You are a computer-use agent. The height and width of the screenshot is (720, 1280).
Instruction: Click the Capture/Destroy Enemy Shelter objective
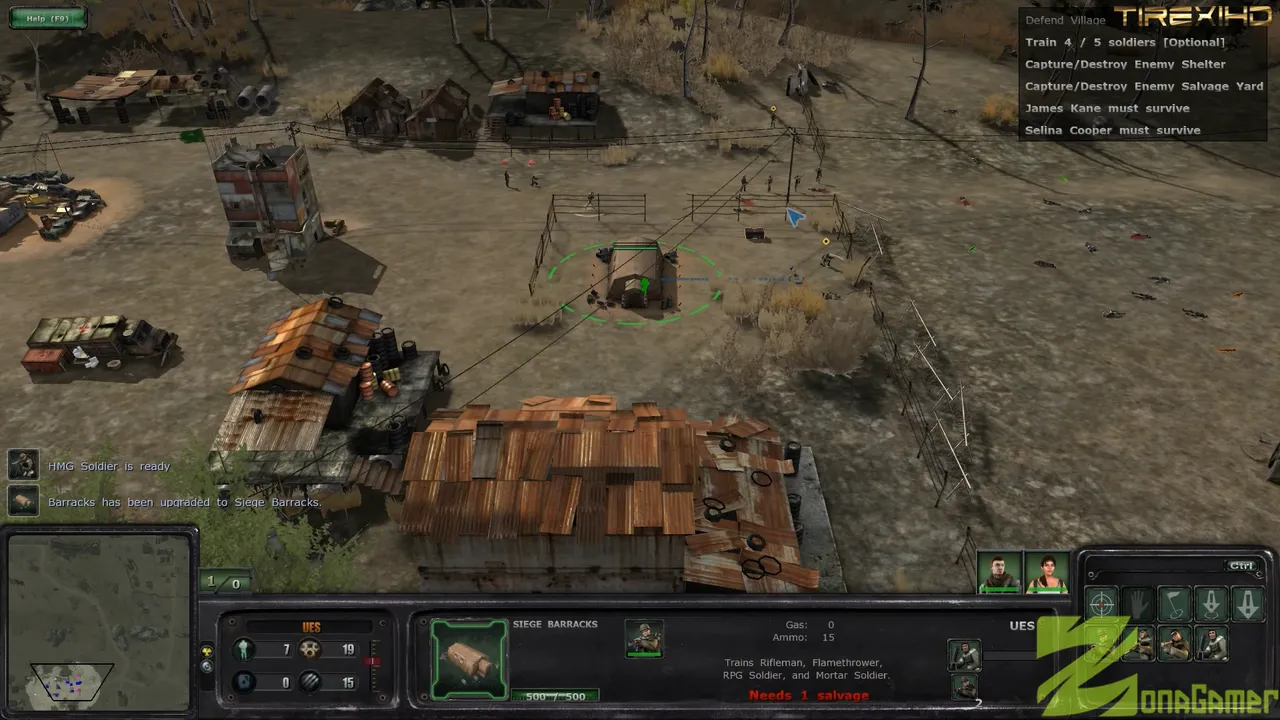[x=1124, y=64]
